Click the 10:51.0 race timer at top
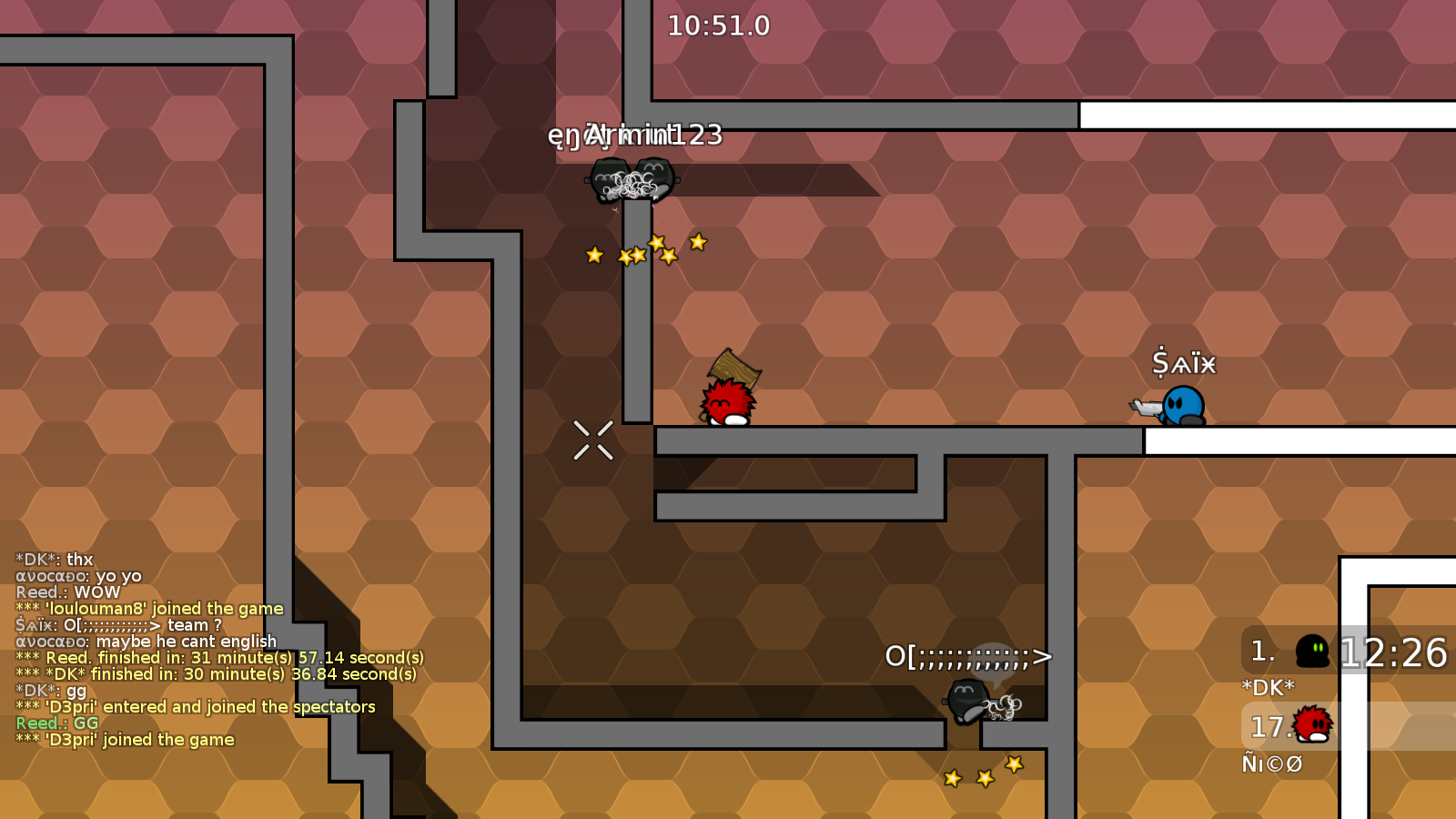This screenshot has width=1456, height=819. [717, 26]
